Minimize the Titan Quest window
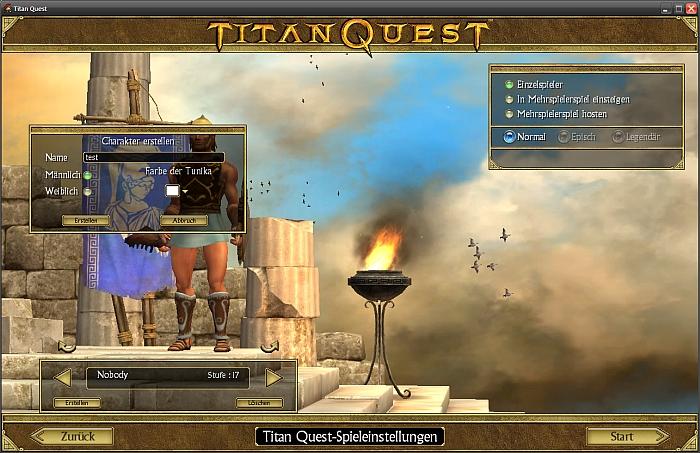Image resolution: width=700 pixels, height=453 pixels. (x=665, y=7)
